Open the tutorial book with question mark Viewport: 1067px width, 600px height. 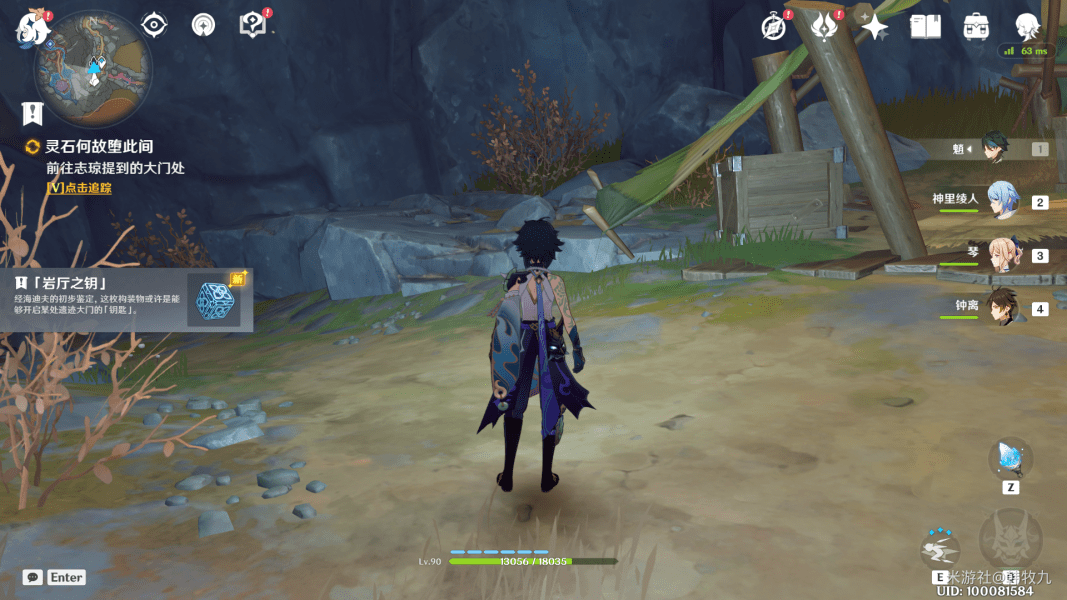[x=253, y=25]
